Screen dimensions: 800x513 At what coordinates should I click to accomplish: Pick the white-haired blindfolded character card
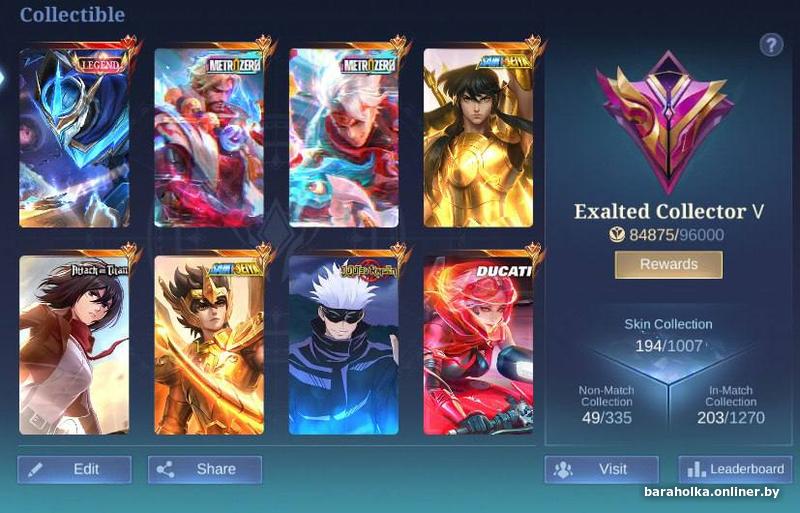343,345
